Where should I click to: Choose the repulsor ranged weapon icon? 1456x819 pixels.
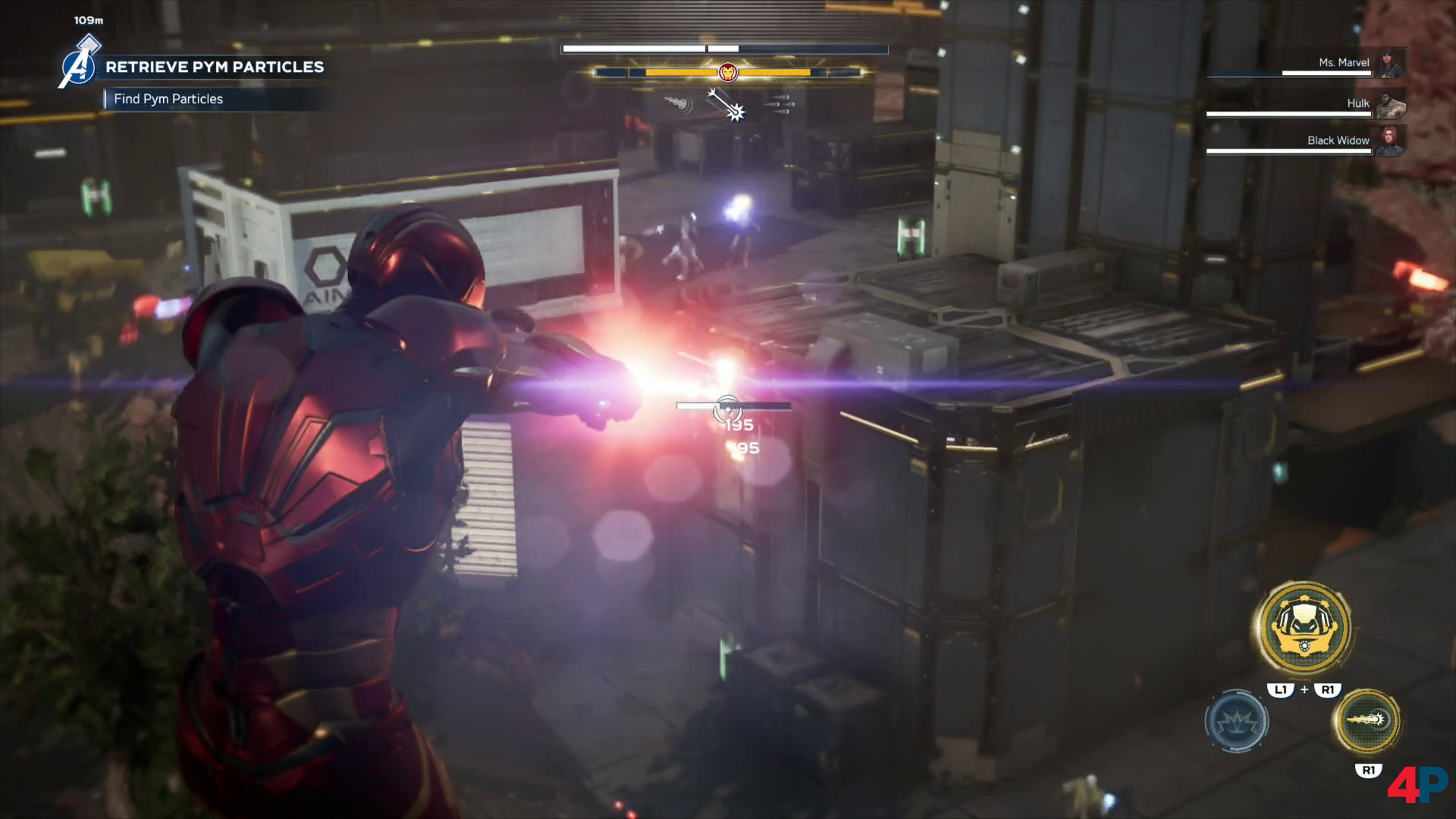677,103
